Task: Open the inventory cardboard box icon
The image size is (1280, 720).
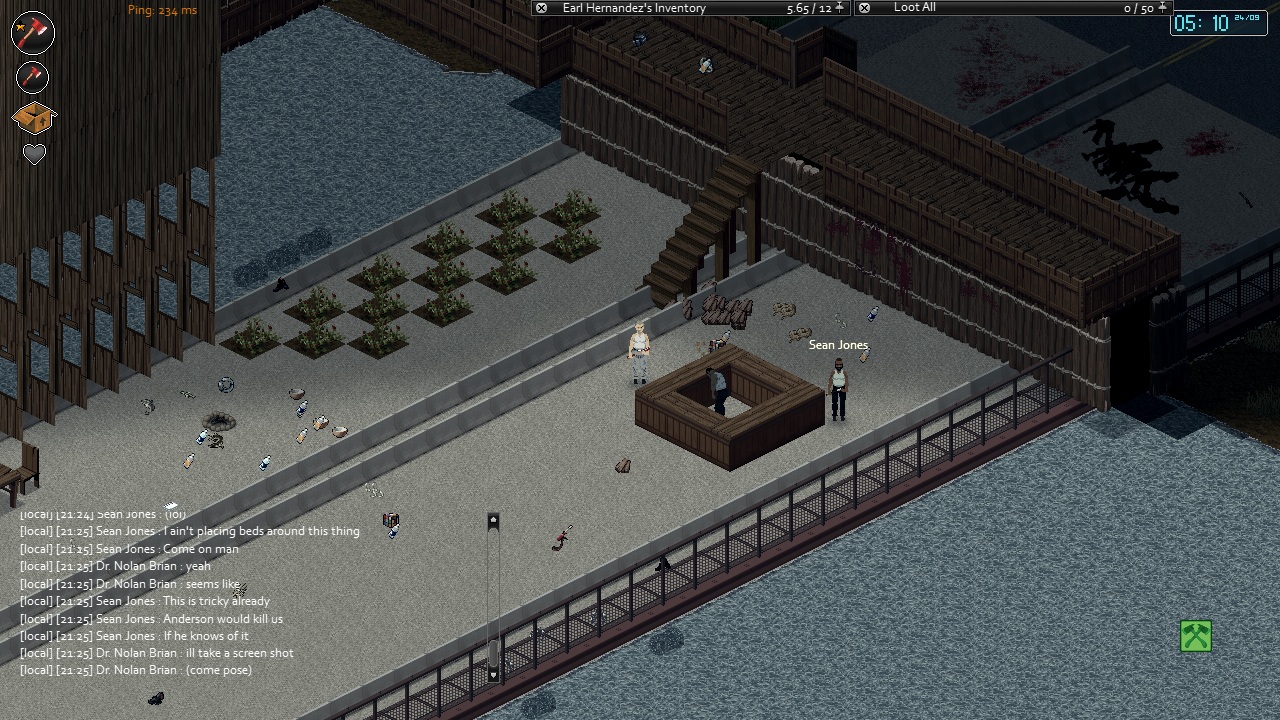Action: tap(33, 118)
